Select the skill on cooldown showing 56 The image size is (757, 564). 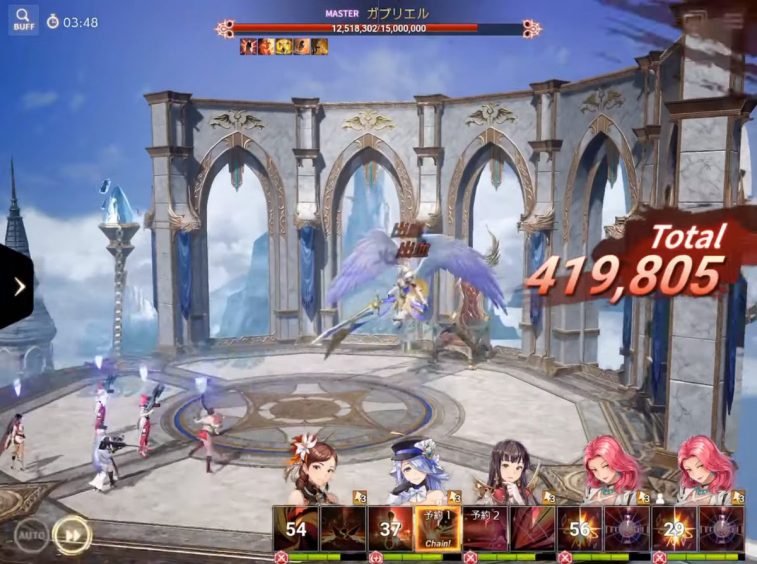579,528
